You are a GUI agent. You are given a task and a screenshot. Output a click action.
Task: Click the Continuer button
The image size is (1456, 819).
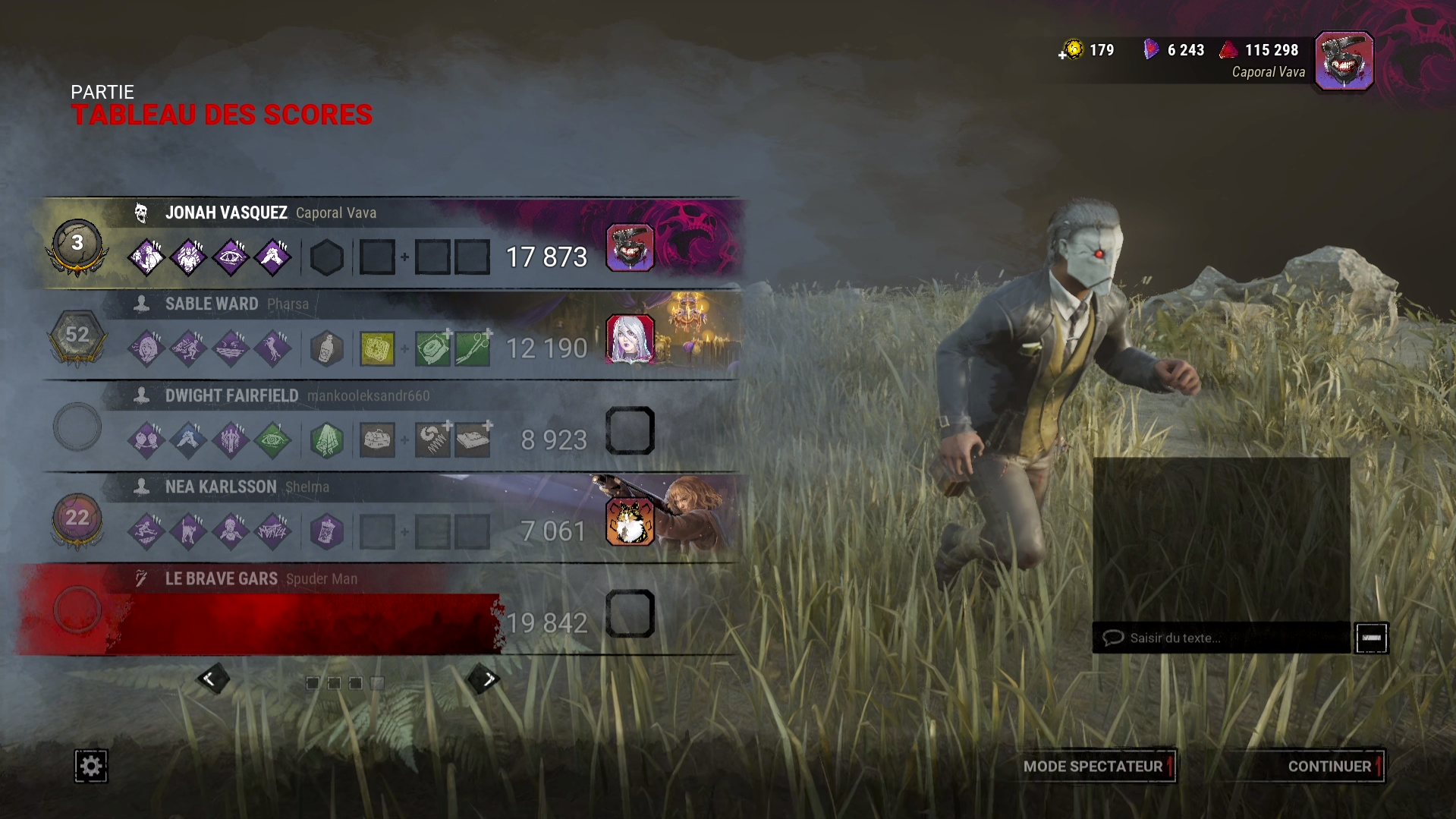coord(1330,766)
